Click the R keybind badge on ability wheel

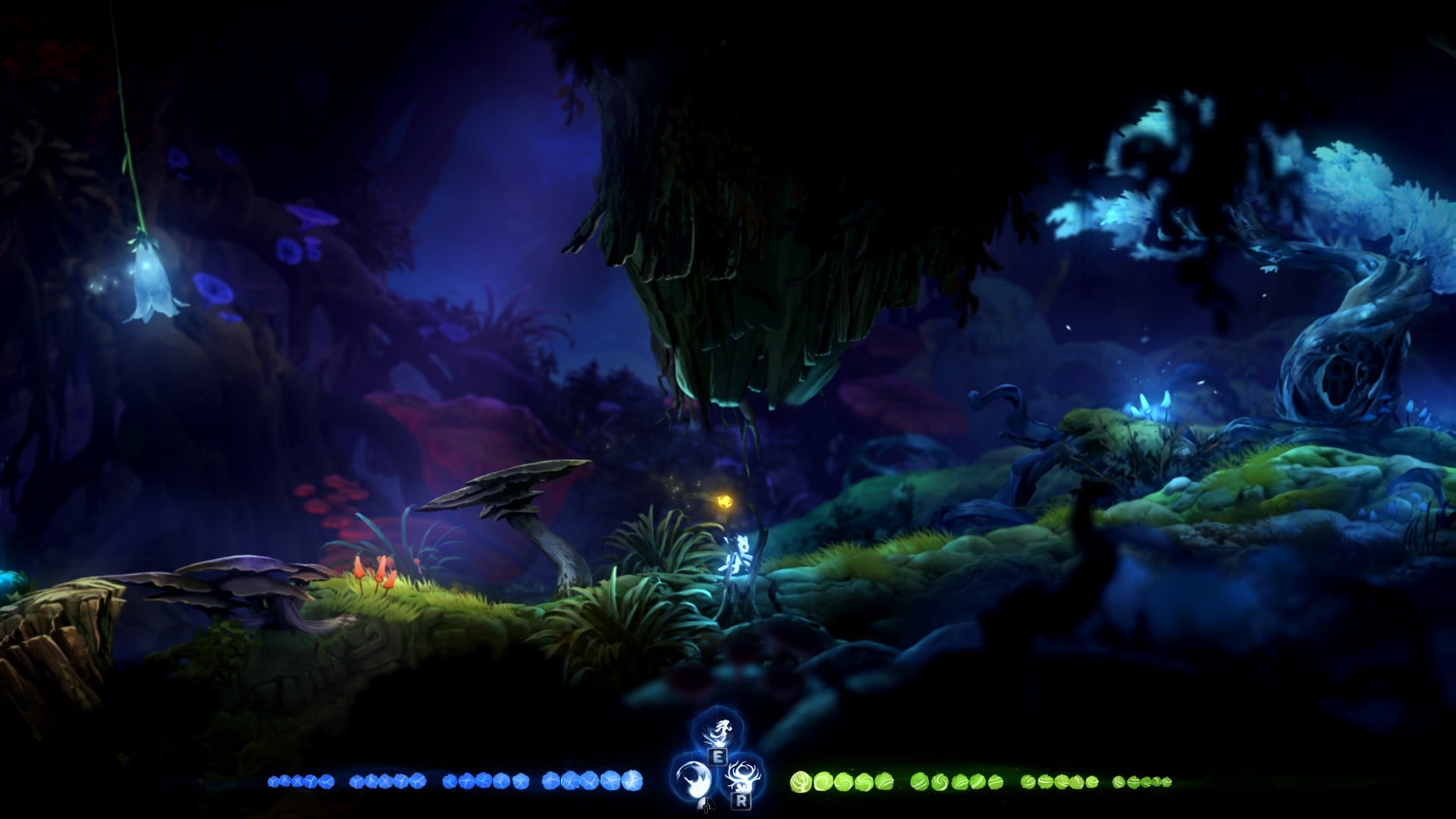[x=742, y=802]
